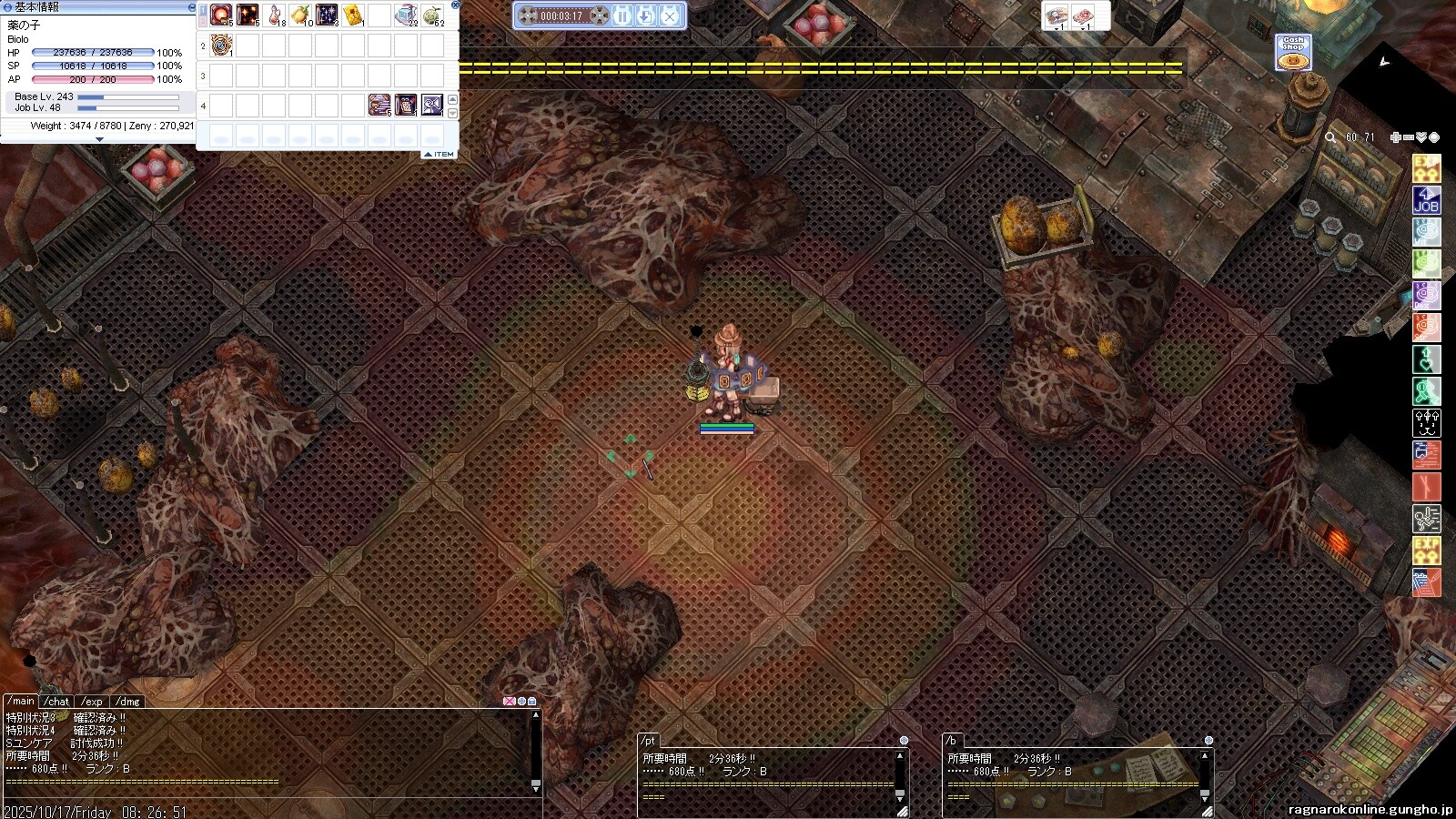Viewport: 1456px width, 819px height.
Task: Click the JOB boost status icon
Action: pos(1426,200)
